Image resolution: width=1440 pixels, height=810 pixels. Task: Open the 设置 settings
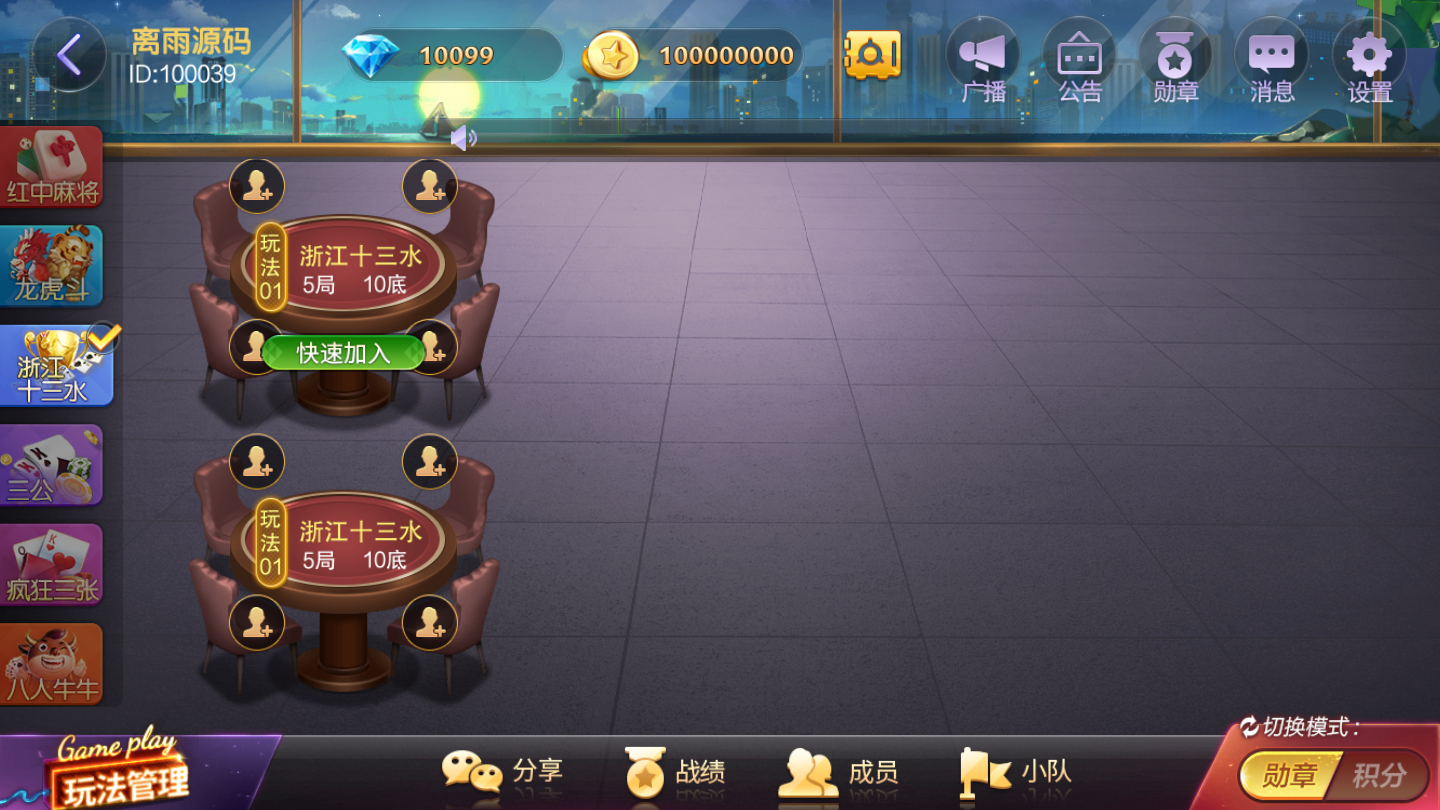point(1369,60)
